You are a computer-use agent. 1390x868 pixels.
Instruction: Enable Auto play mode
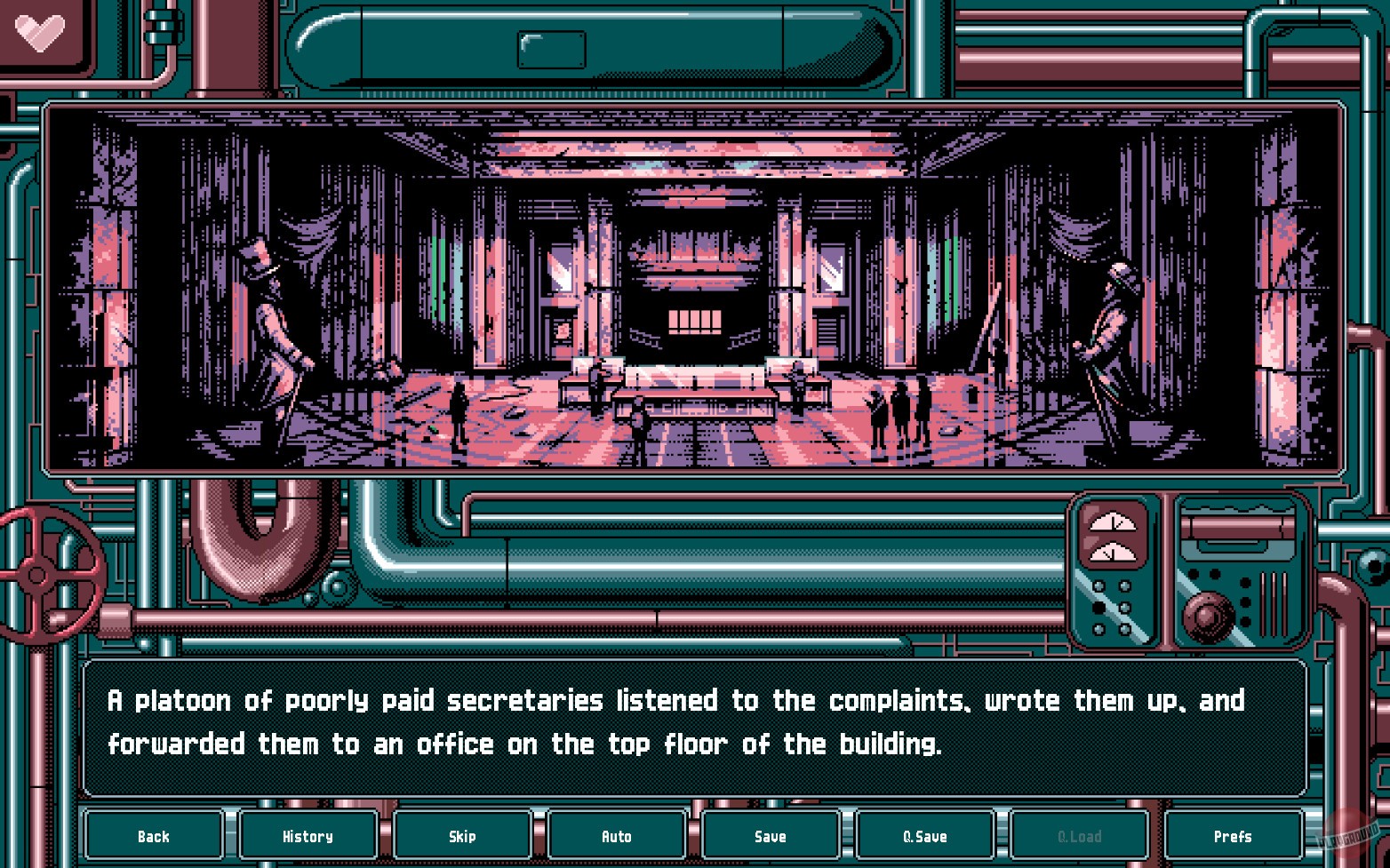click(616, 835)
